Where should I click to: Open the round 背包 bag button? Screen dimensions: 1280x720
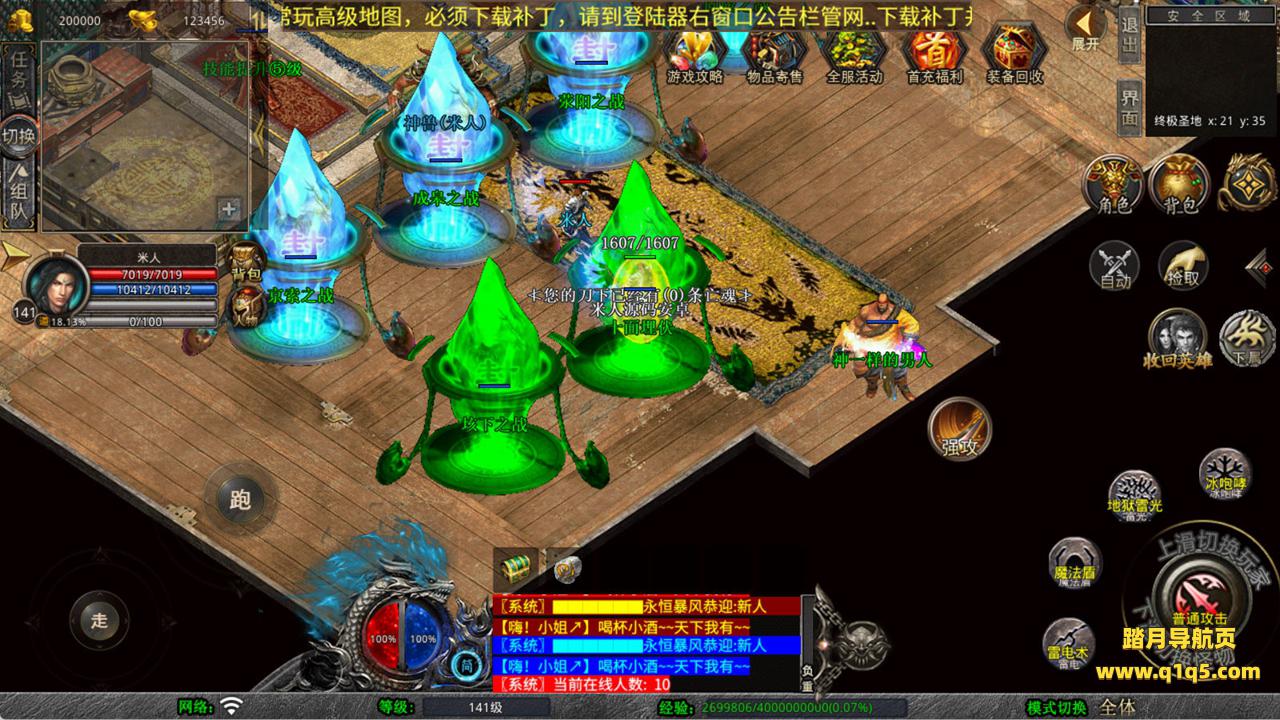pyautogui.click(x=1180, y=186)
